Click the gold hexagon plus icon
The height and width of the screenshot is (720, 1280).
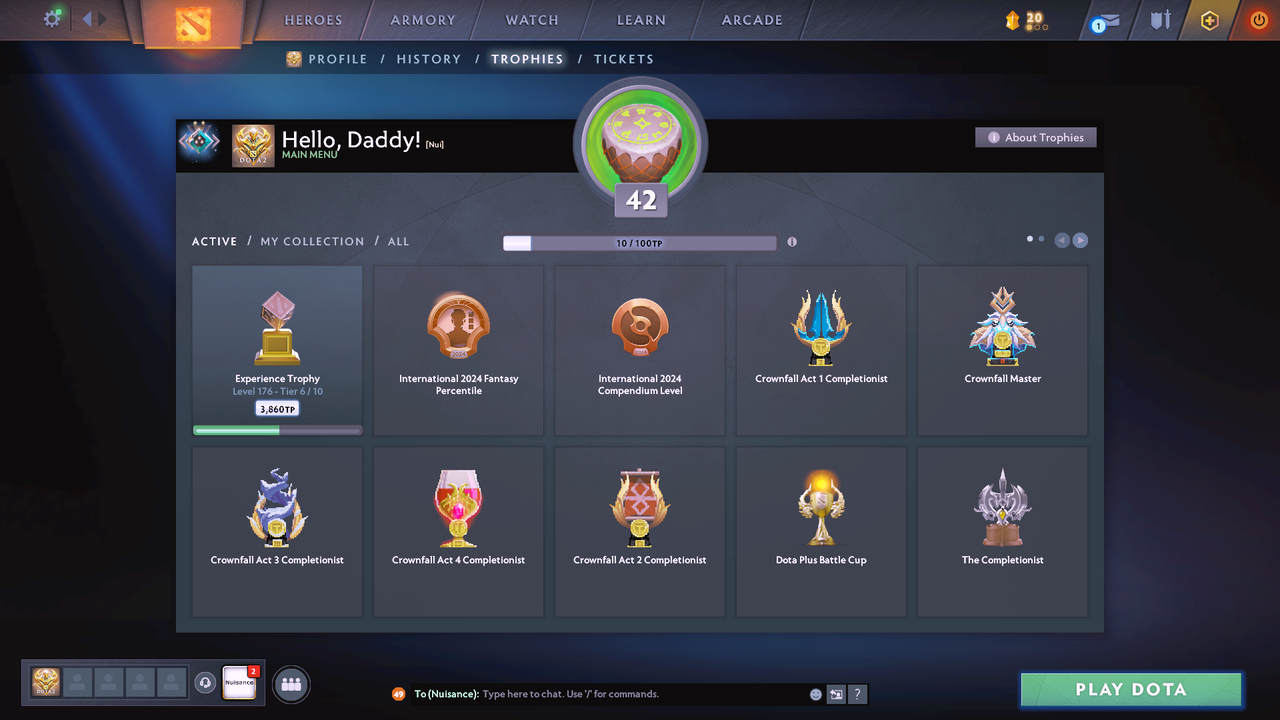1209,20
